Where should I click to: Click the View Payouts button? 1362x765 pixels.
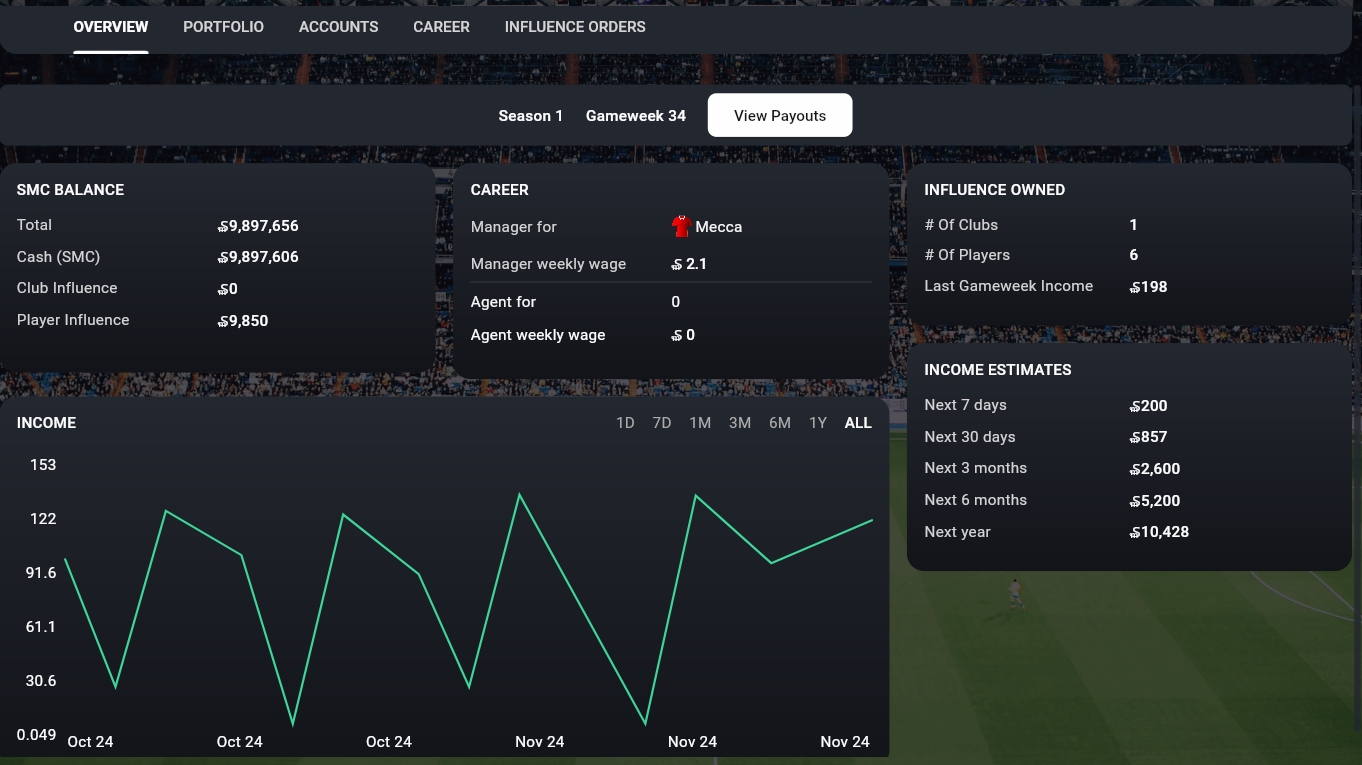tap(780, 116)
